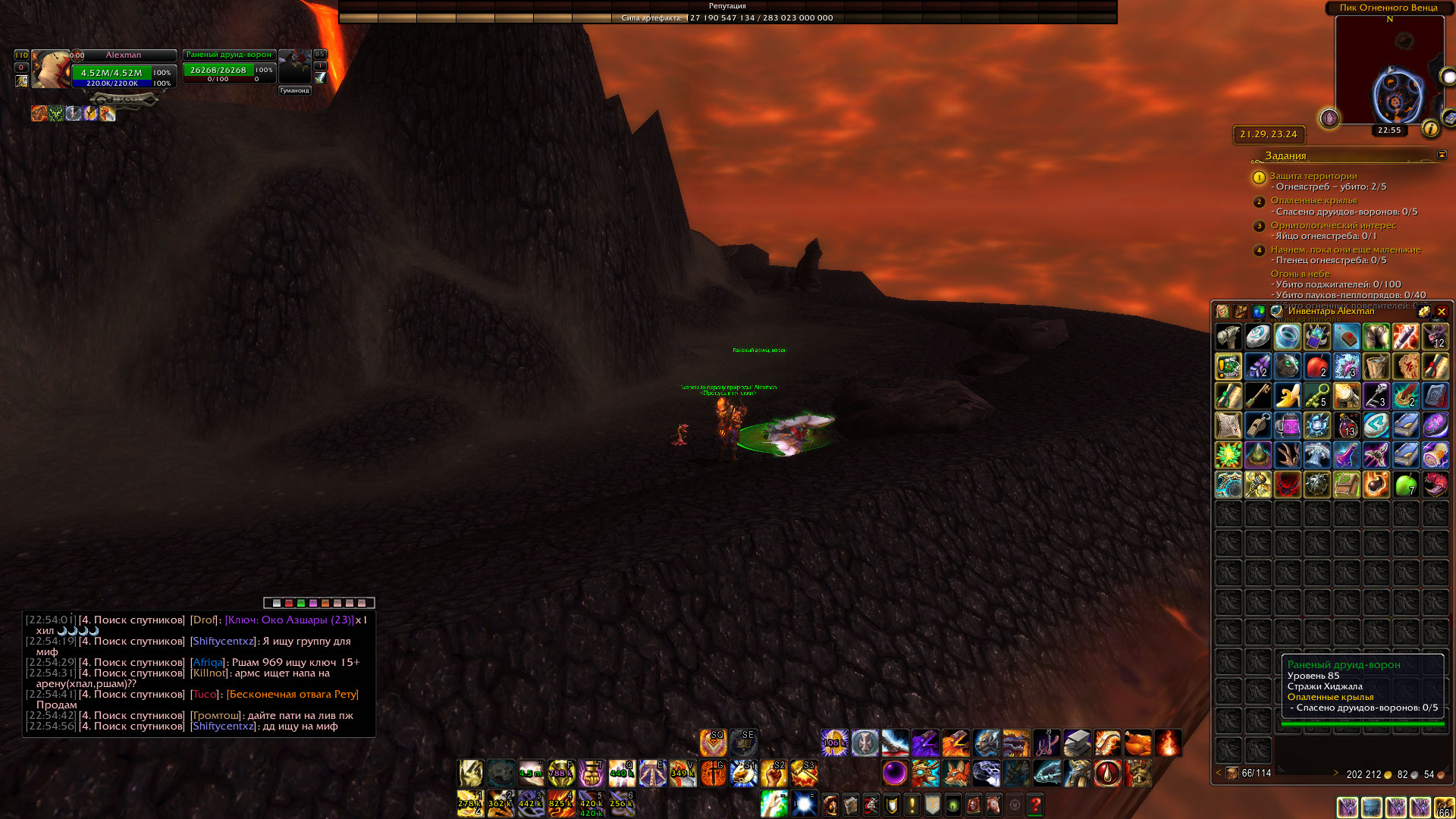Collapse the Задания quest tracker
Viewport: 1456px width, 819px height.
coord(1442,155)
